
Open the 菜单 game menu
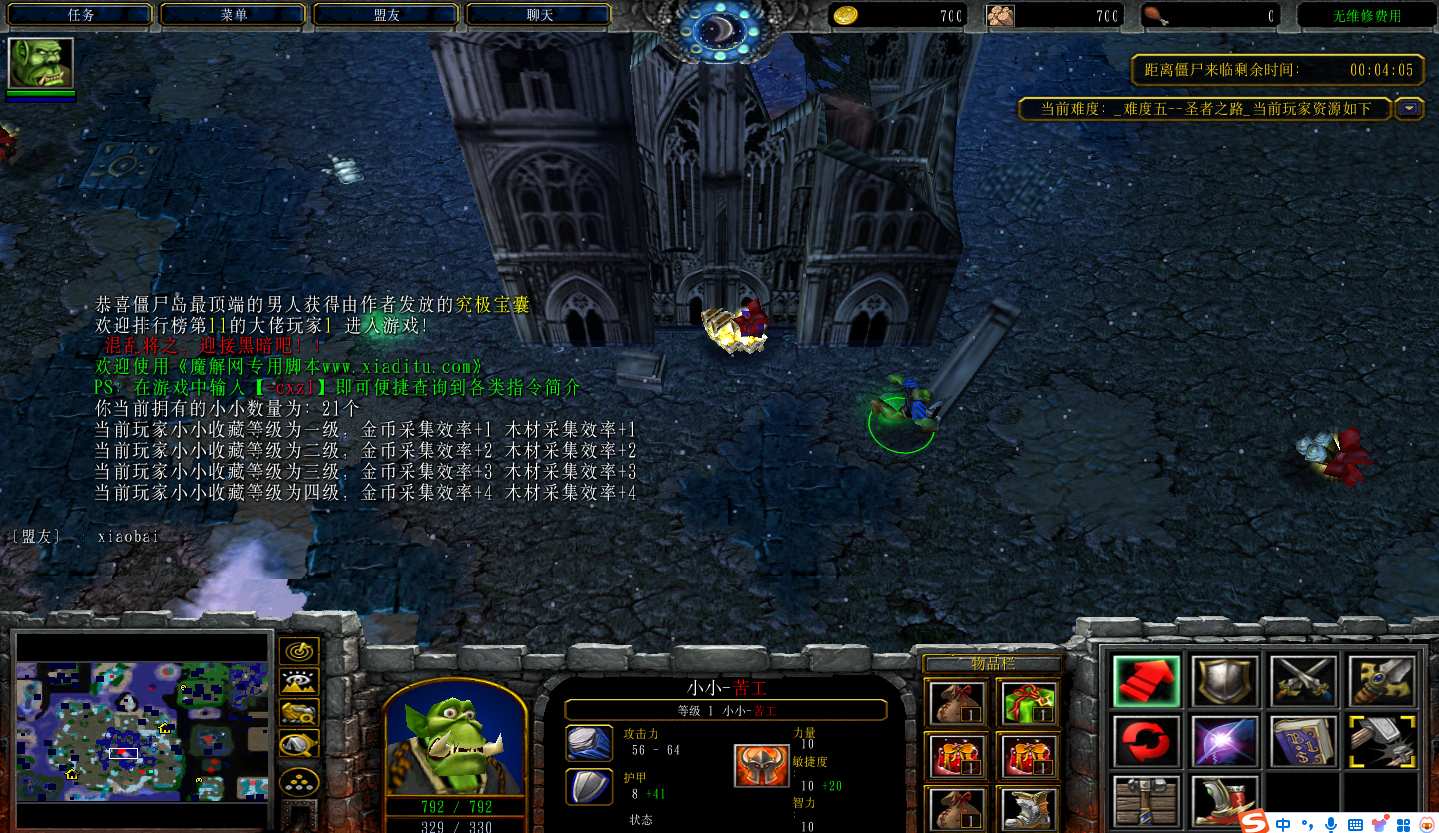234,15
